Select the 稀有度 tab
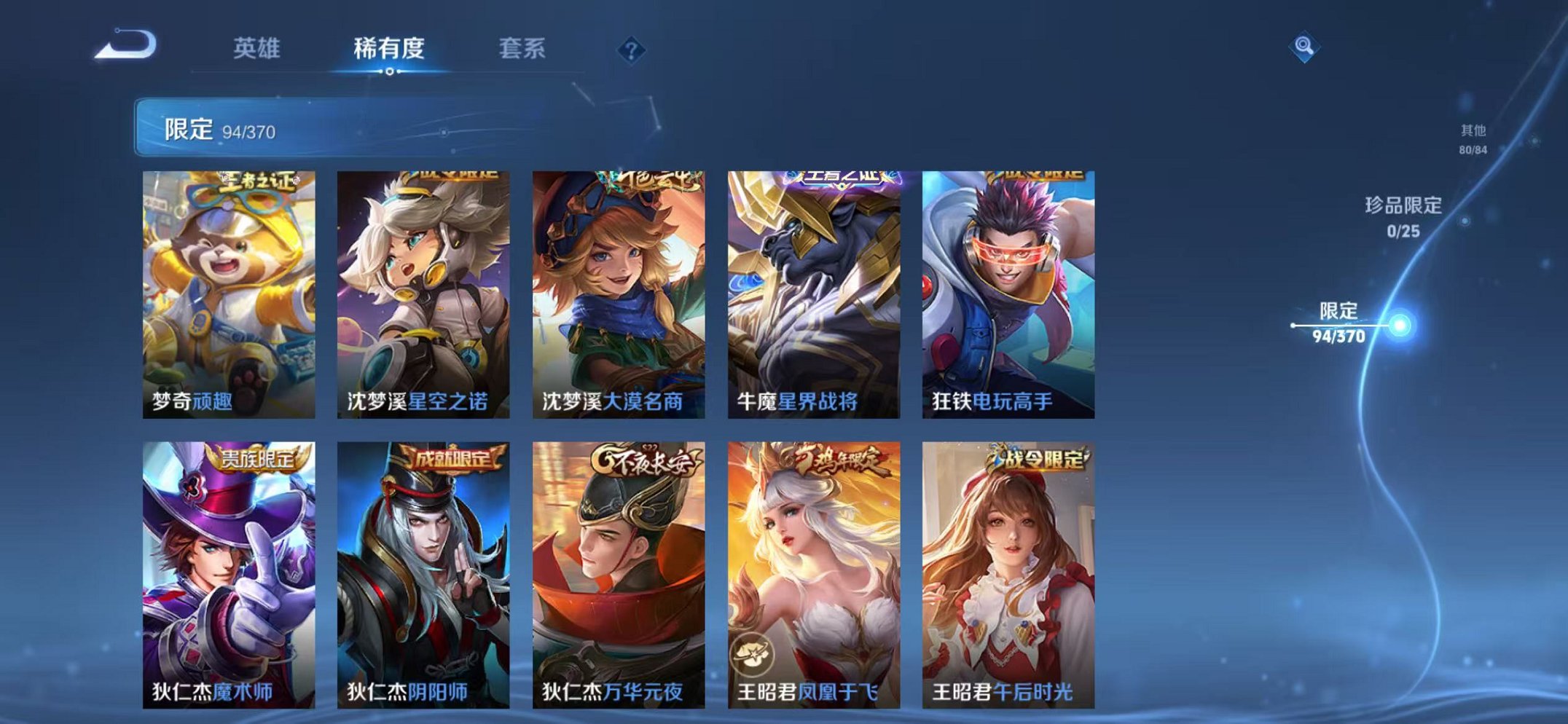The width and height of the screenshot is (1568, 724). [390, 47]
